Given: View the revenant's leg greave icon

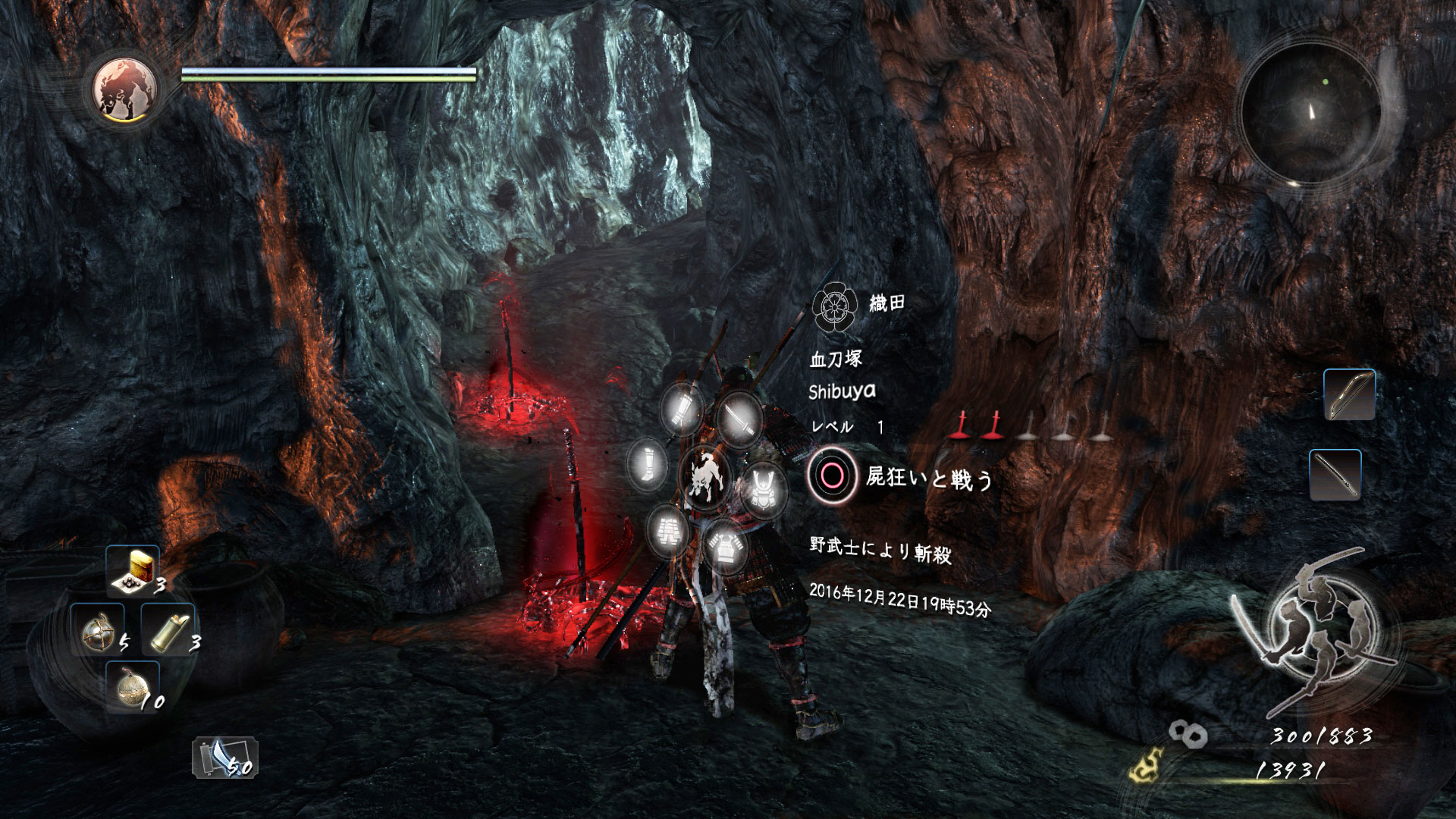Looking at the screenshot, I should point(648,463).
